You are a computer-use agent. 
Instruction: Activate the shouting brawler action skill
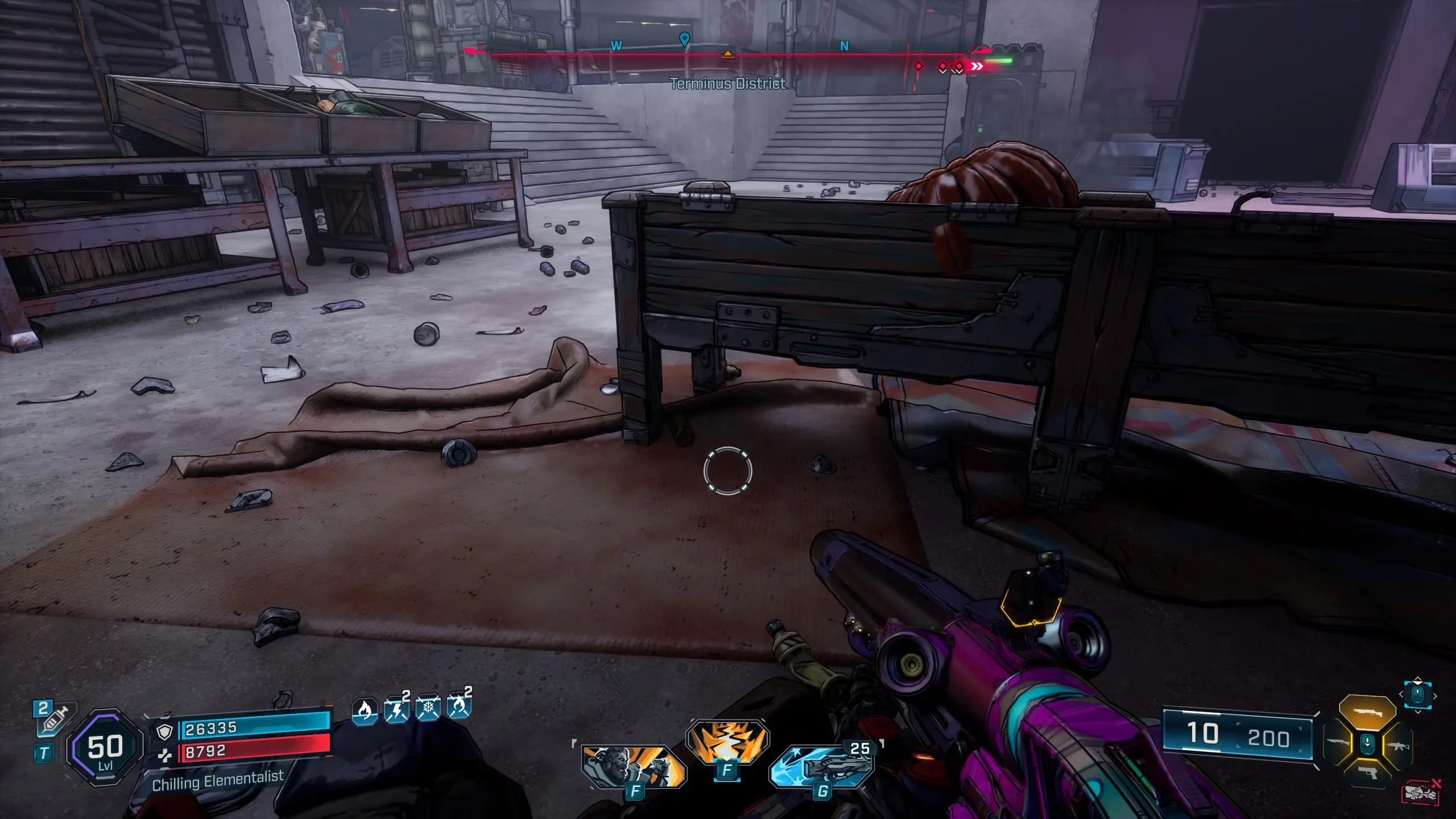click(x=633, y=767)
